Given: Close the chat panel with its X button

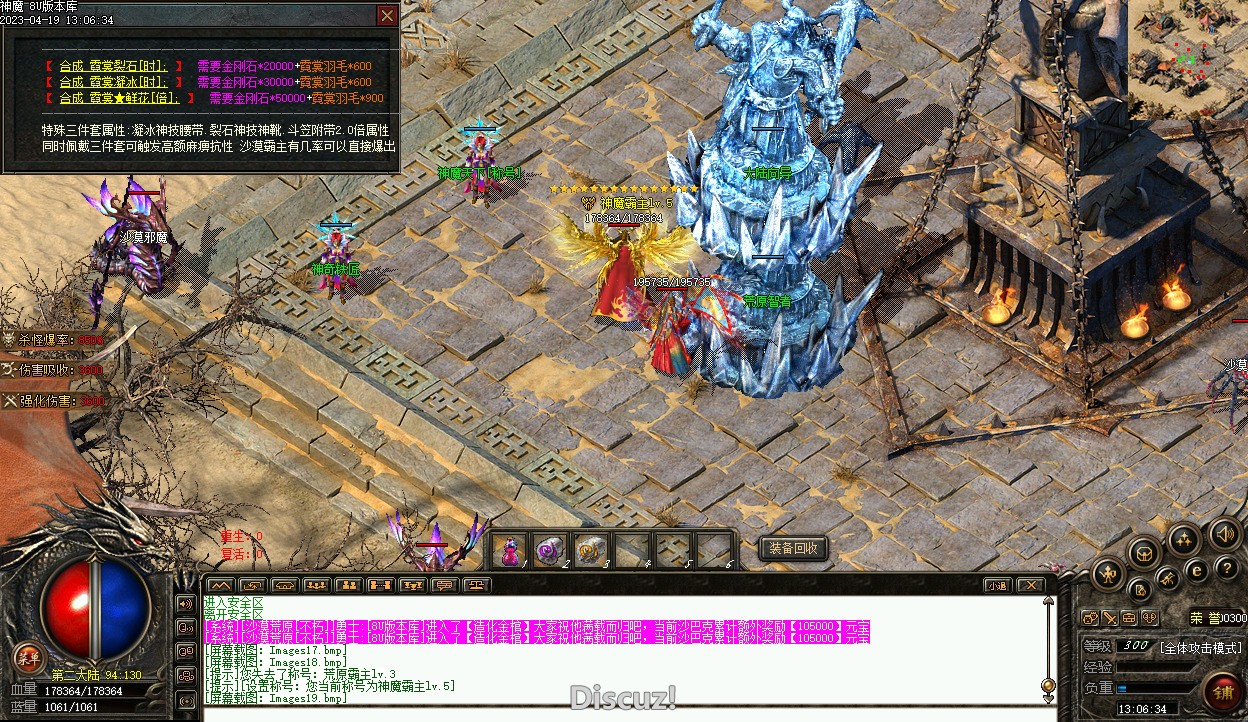Looking at the screenshot, I should pyautogui.click(x=1030, y=585).
